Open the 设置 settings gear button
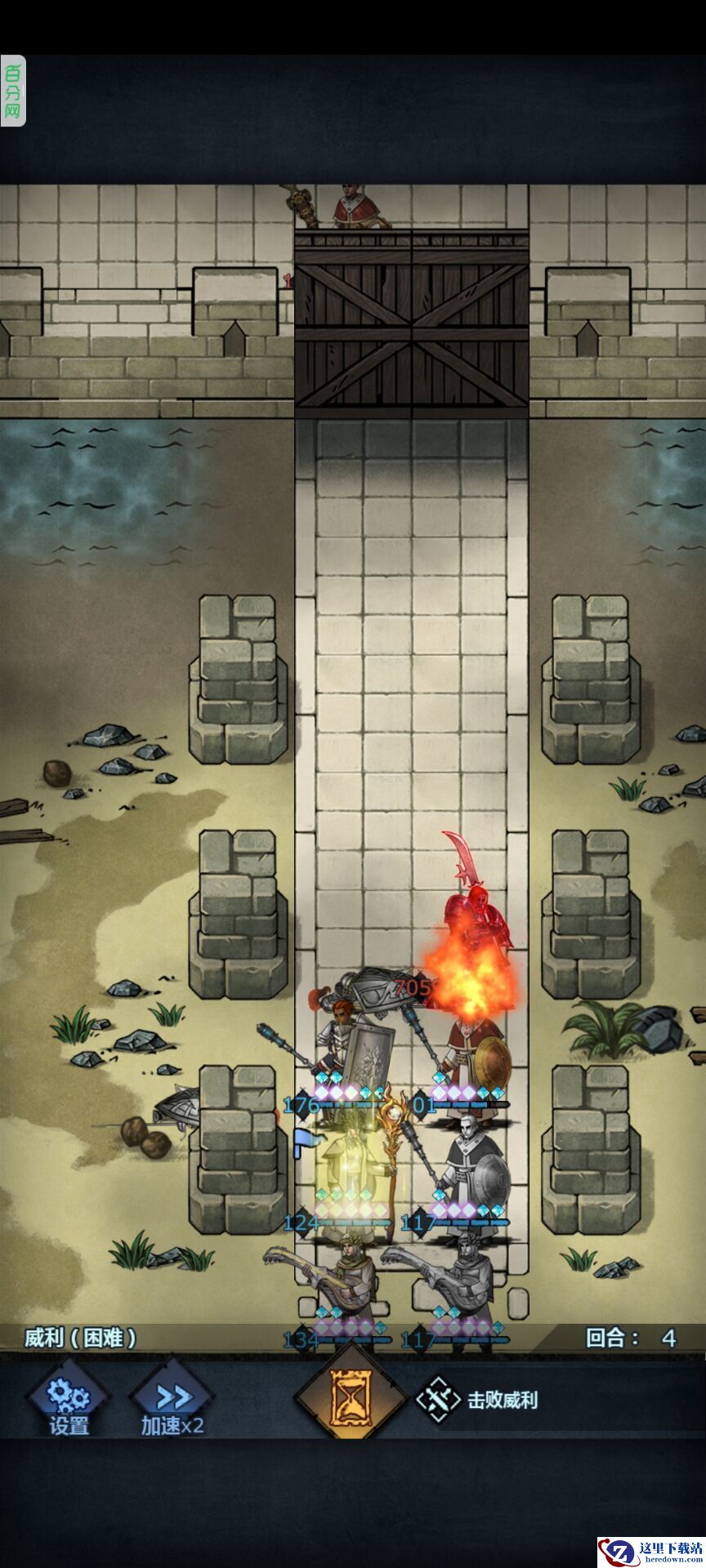 click(x=69, y=1401)
